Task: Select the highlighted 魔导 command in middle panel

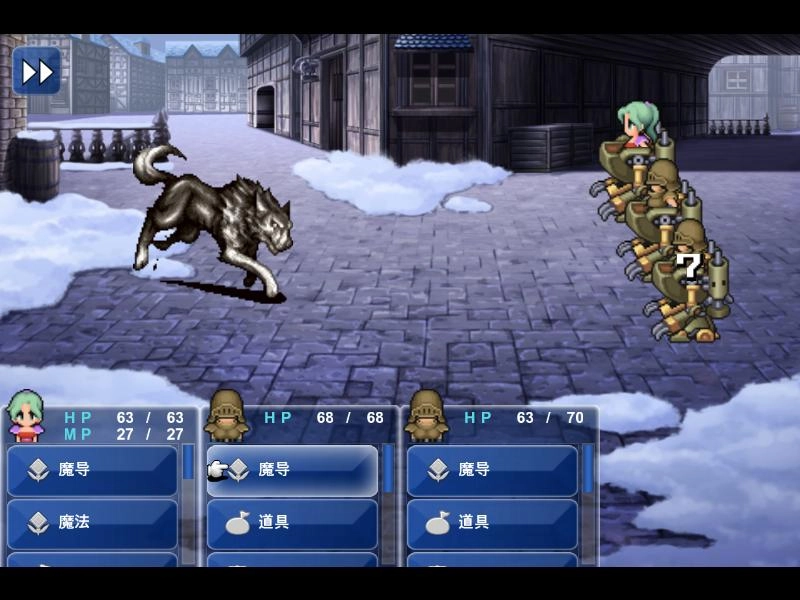Action: [x=292, y=470]
